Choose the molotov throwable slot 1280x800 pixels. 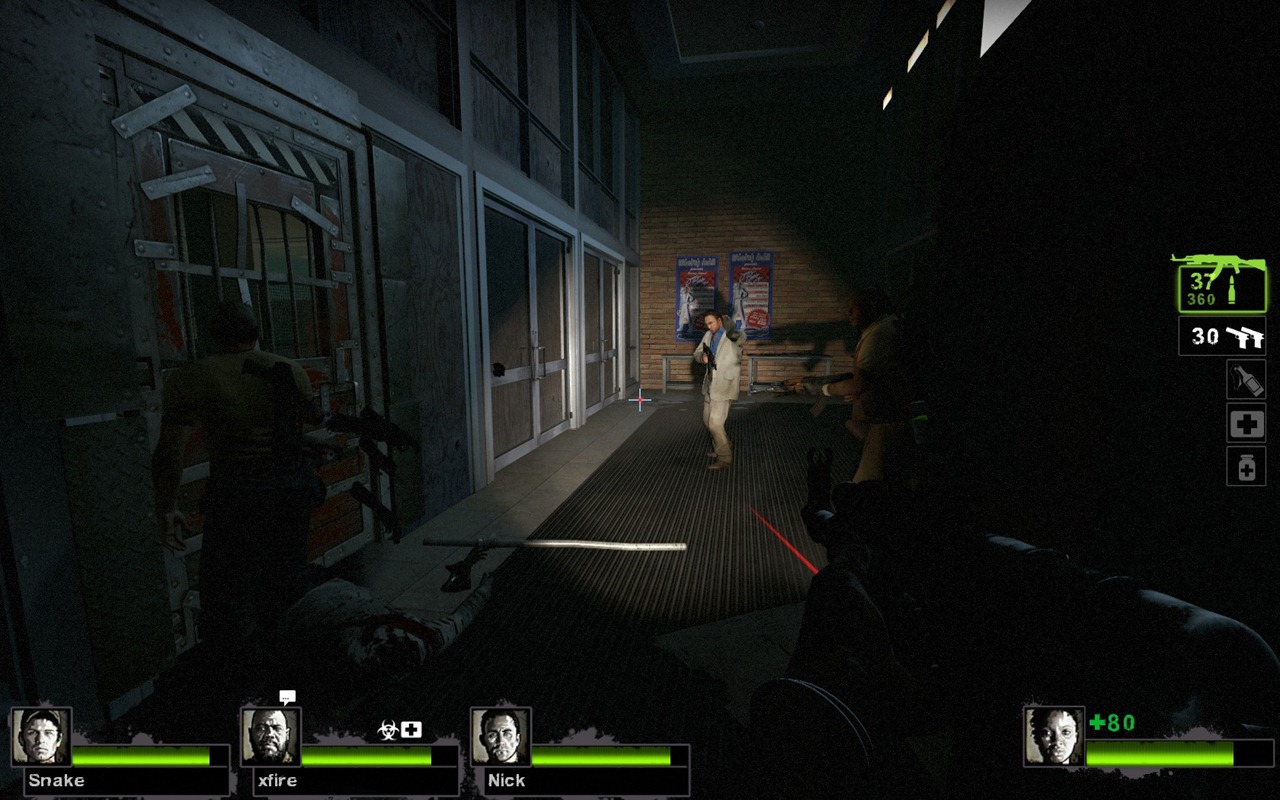click(1246, 380)
